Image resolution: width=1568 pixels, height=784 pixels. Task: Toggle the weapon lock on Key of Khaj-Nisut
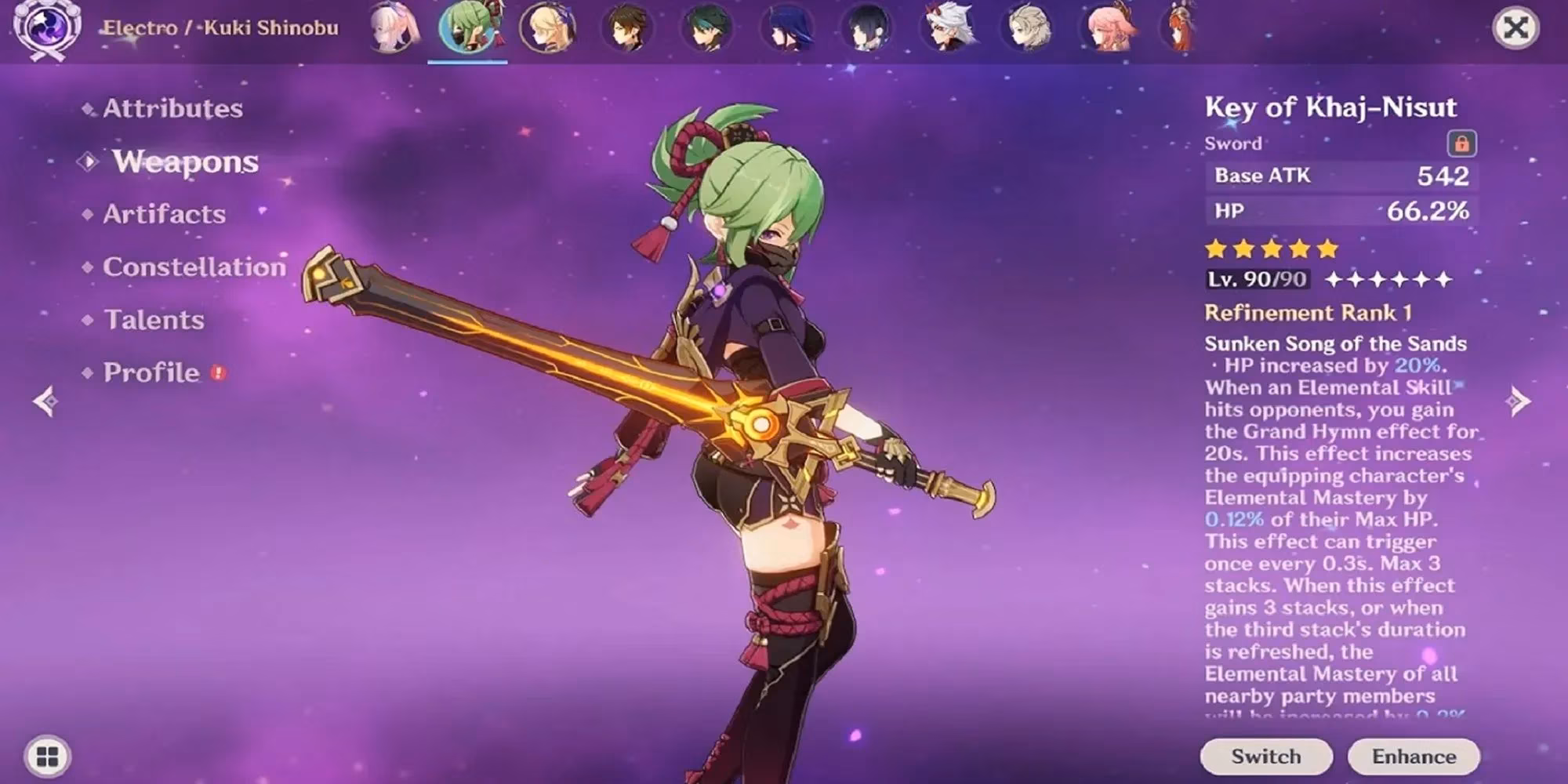point(1464,143)
